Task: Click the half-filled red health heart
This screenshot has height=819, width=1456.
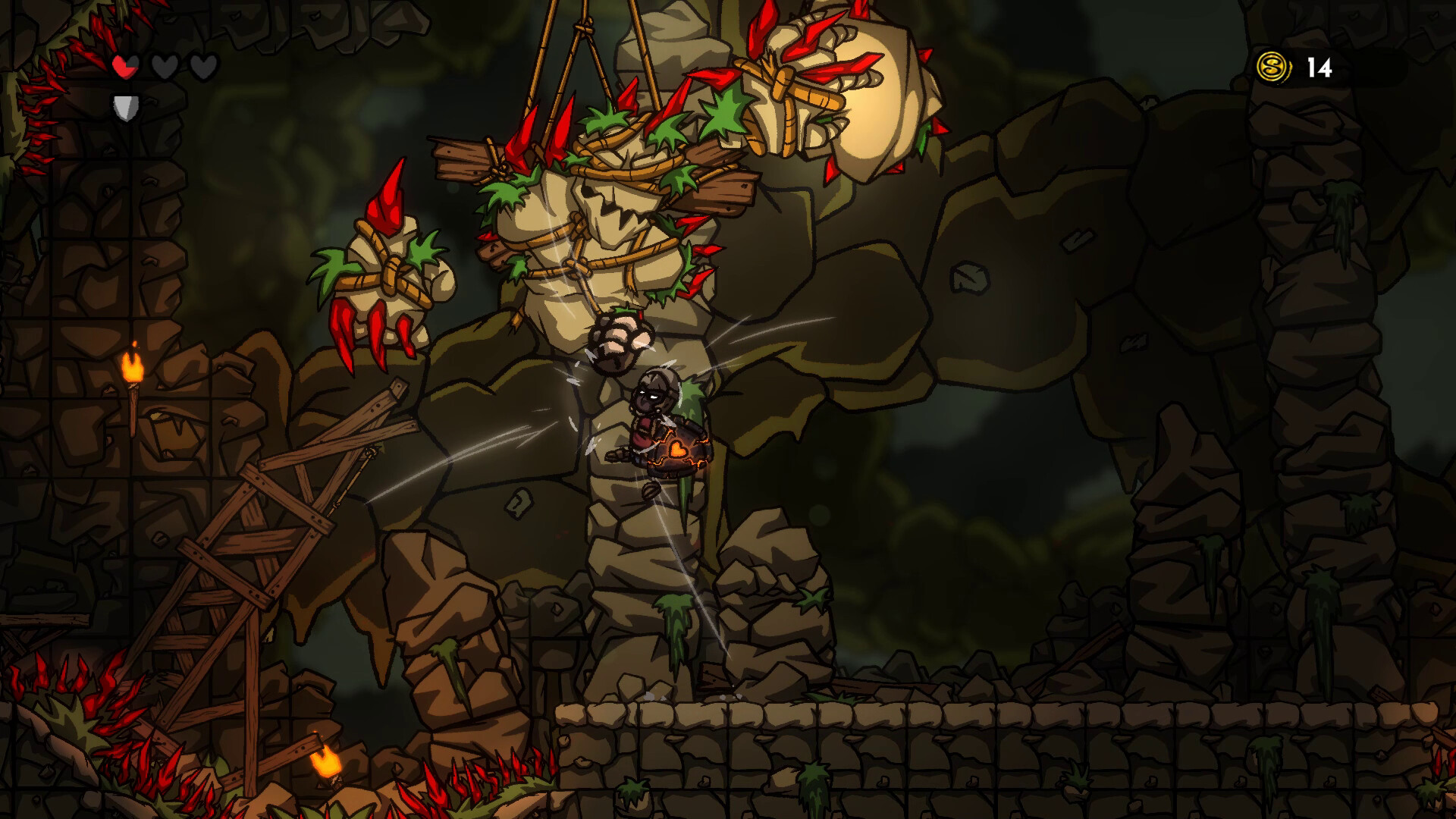Action: click(x=124, y=67)
